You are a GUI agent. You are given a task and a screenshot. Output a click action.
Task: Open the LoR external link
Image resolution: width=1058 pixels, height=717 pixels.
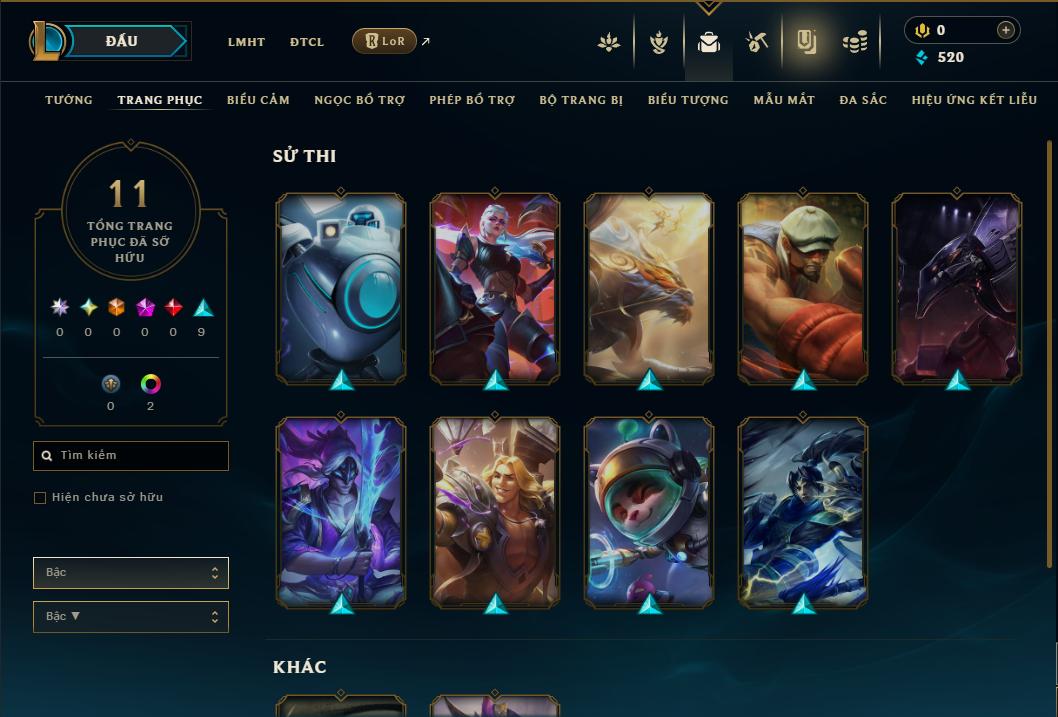click(385, 41)
